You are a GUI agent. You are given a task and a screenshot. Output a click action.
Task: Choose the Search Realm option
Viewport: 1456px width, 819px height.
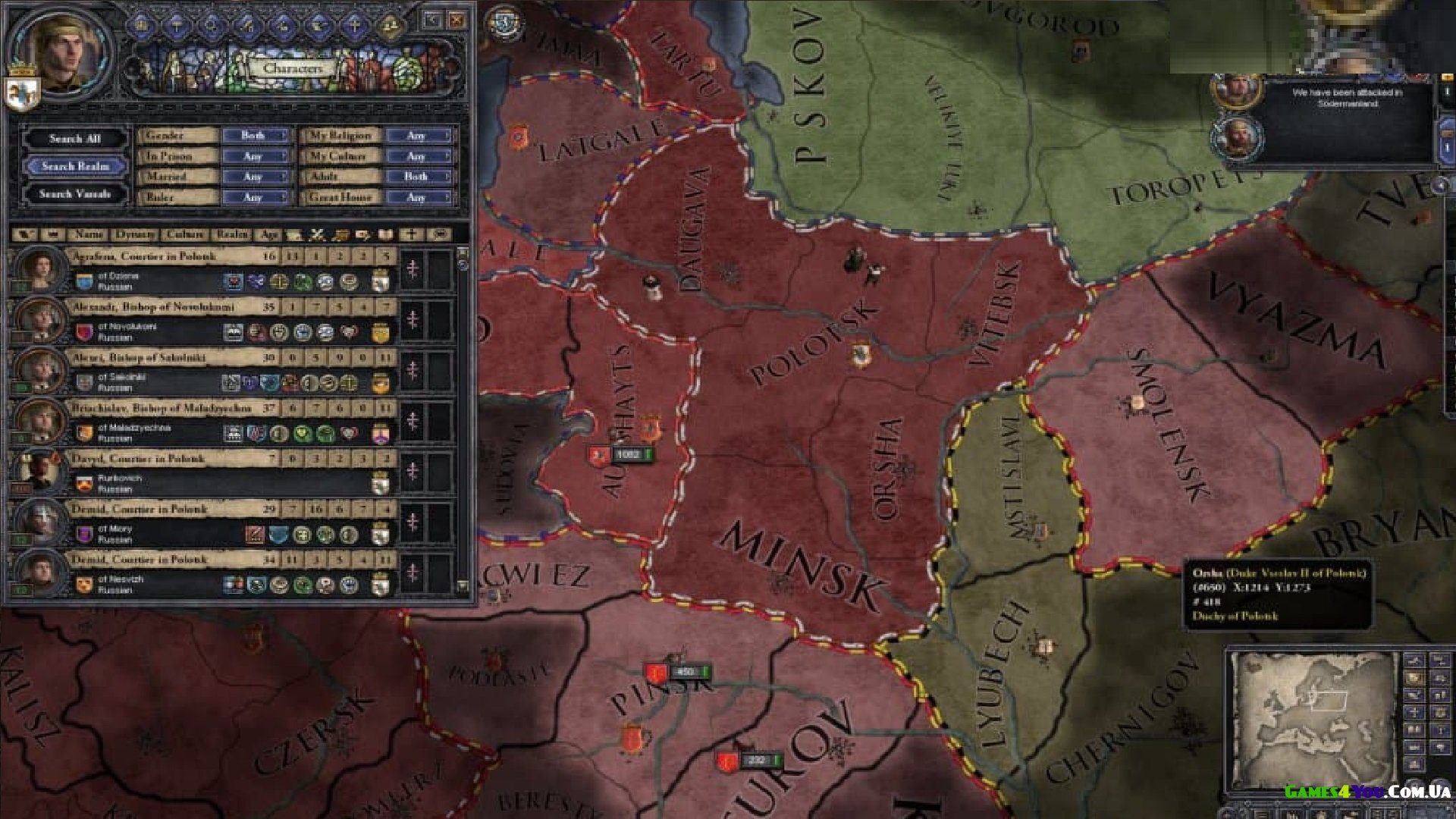75,166
